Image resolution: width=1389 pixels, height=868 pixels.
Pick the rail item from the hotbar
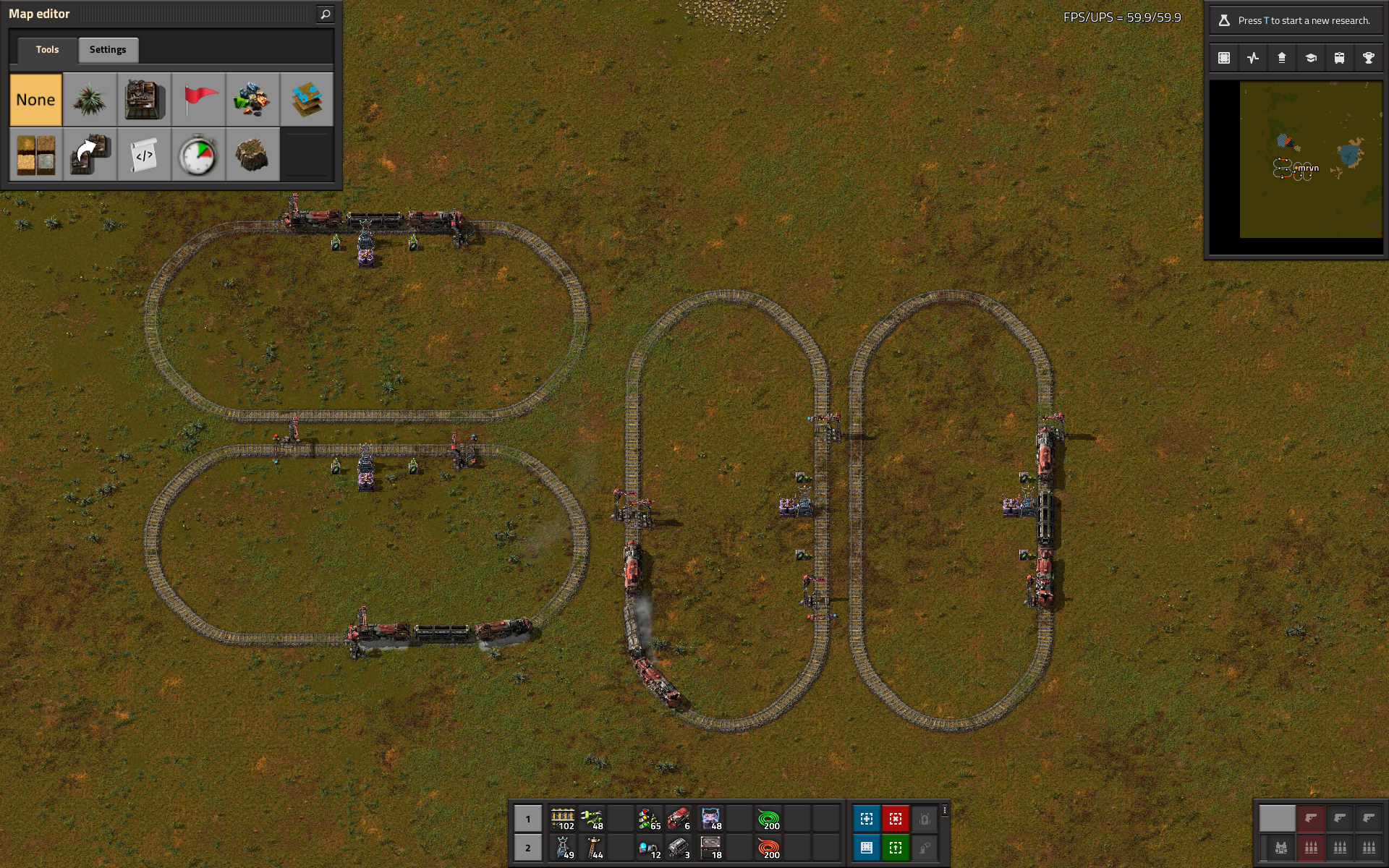tap(563, 819)
